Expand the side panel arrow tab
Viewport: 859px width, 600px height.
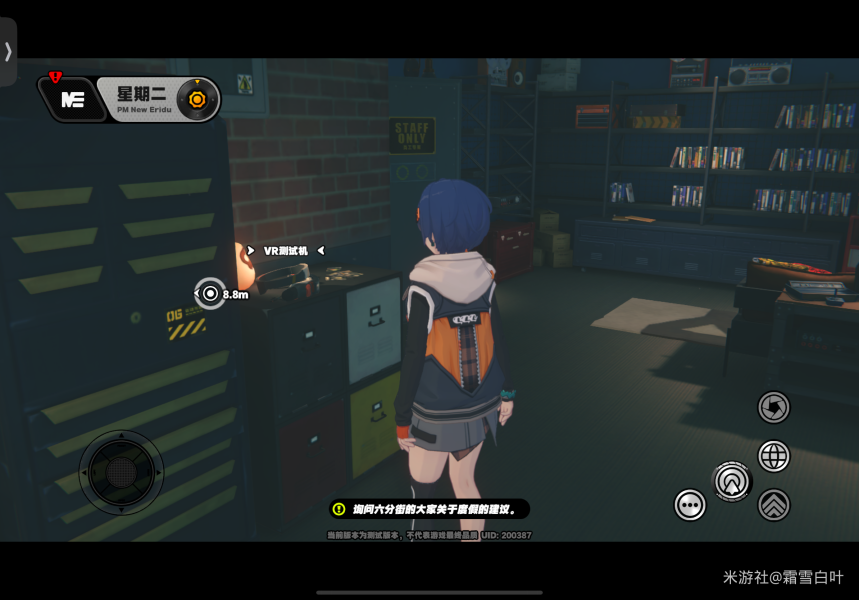(x=8, y=52)
